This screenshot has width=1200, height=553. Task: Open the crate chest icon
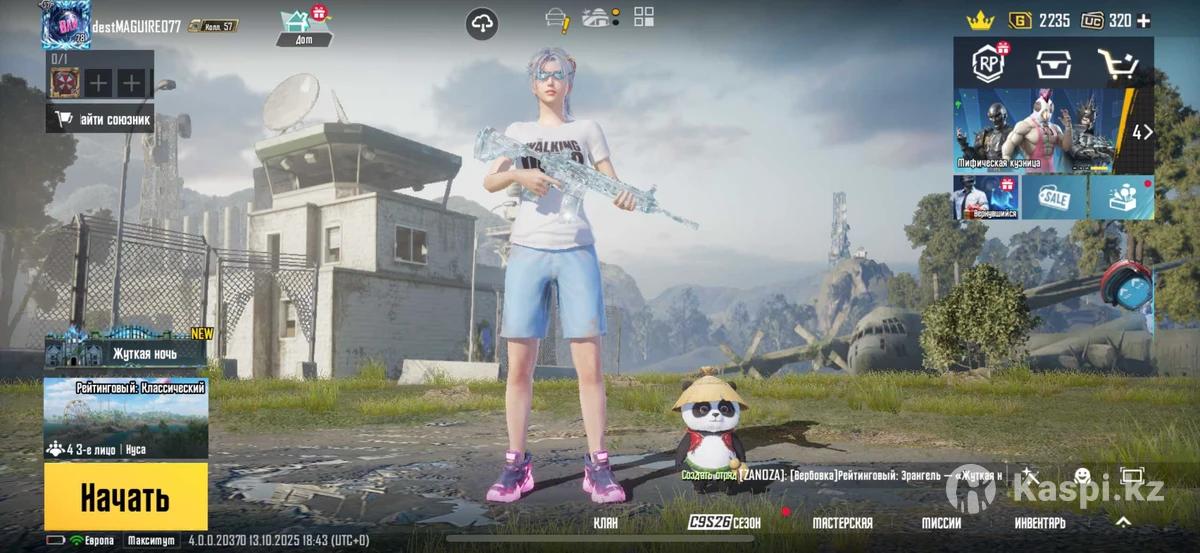[x=1054, y=64]
